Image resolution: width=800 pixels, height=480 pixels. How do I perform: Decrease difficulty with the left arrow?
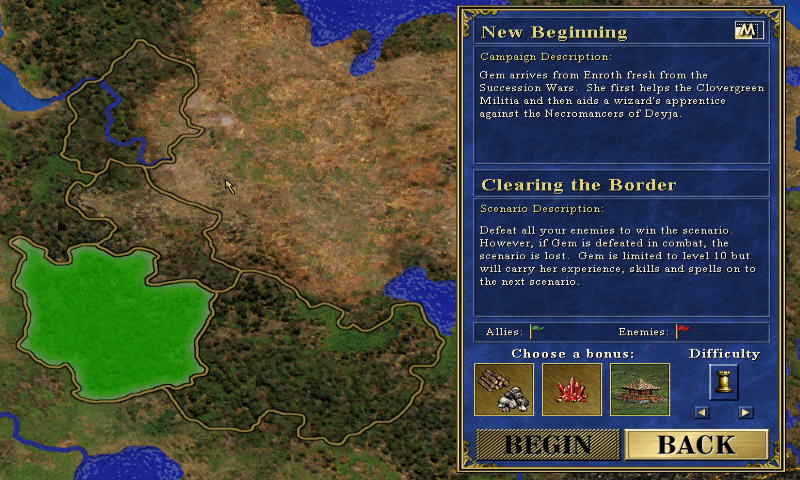click(702, 412)
